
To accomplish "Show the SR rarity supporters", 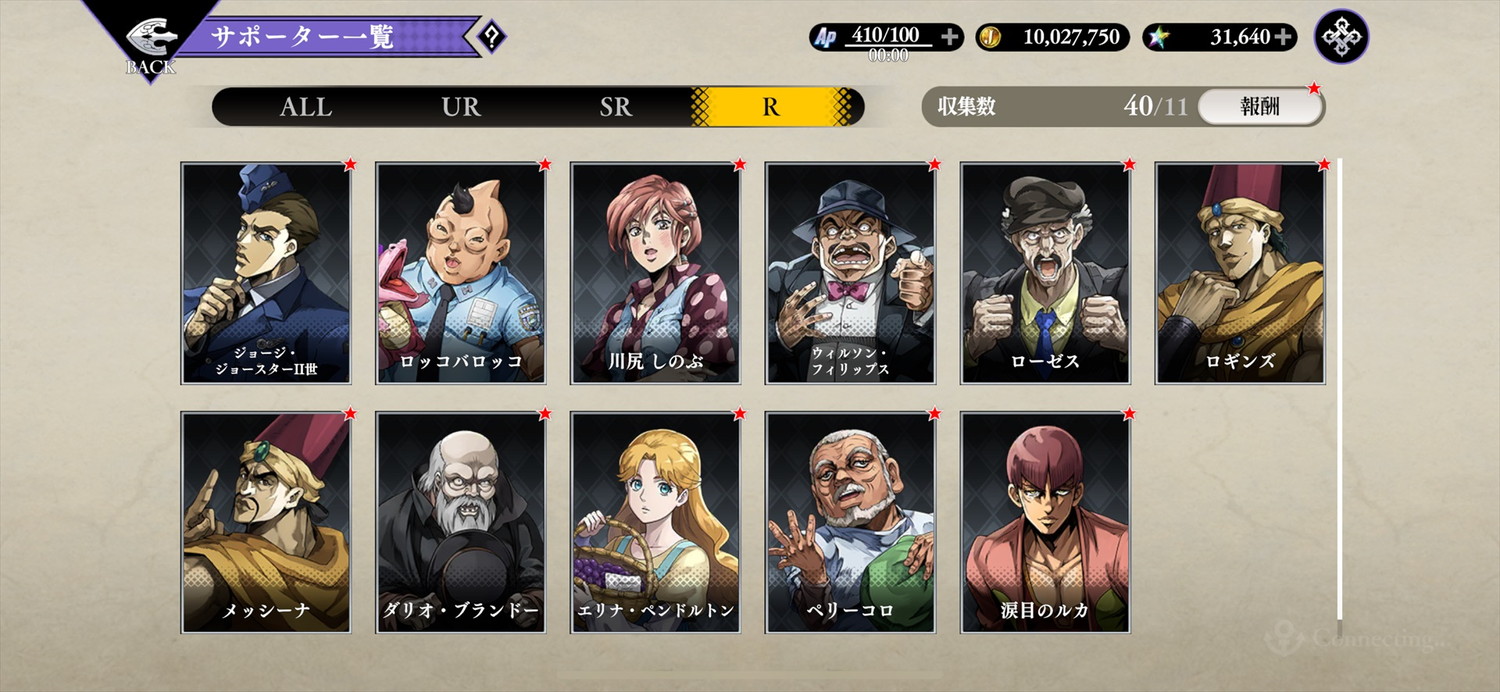I will tap(616, 107).
